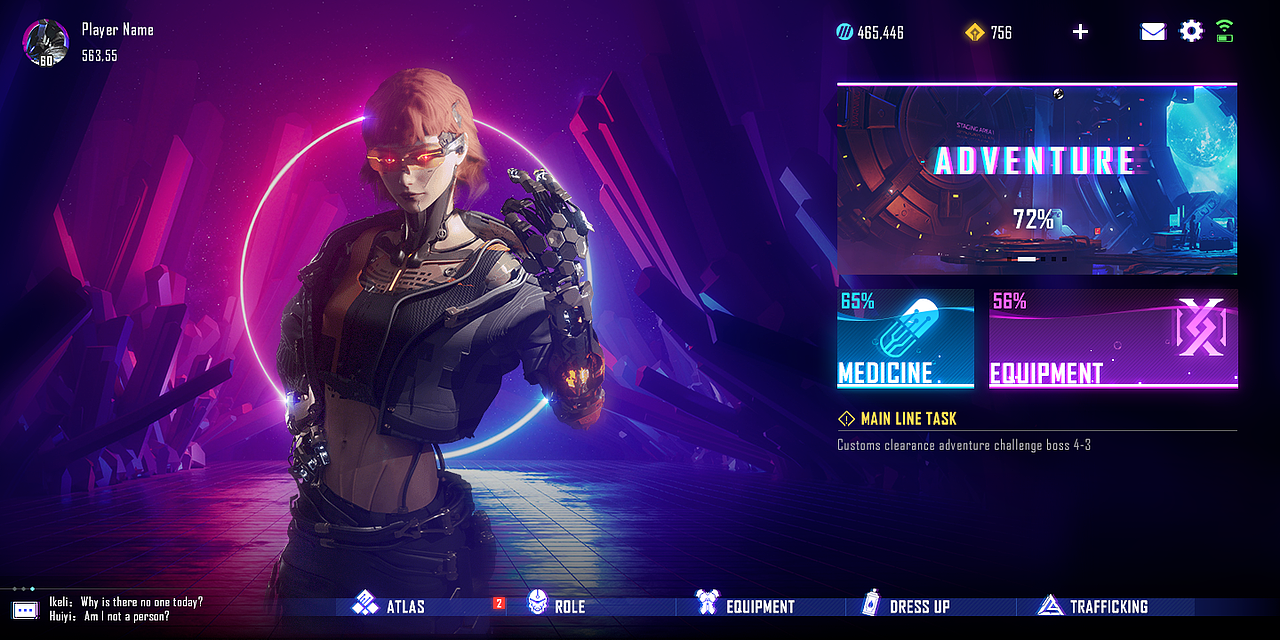Tap the Wi-Fi connection status icon
This screenshot has height=640, width=1280.
1225,31
